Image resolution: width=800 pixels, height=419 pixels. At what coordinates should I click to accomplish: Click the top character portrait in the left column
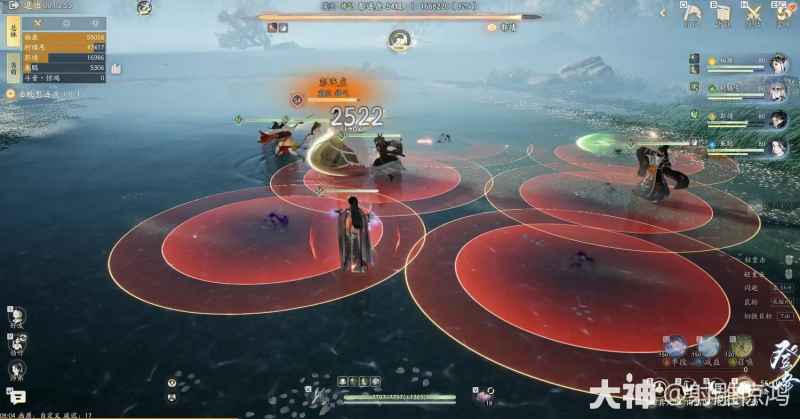(x=17, y=317)
